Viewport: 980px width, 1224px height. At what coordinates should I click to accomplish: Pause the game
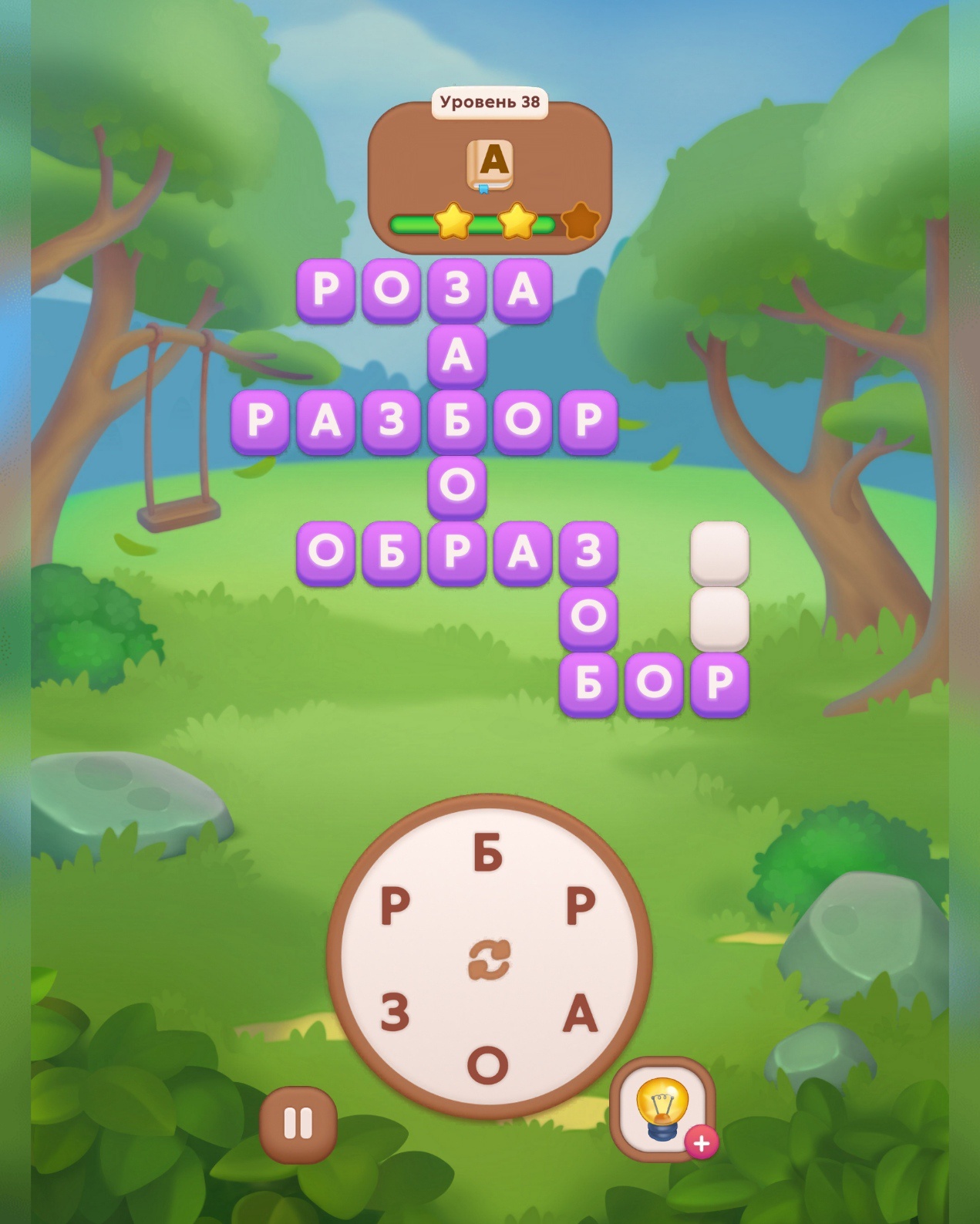(x=298, y=1124)
